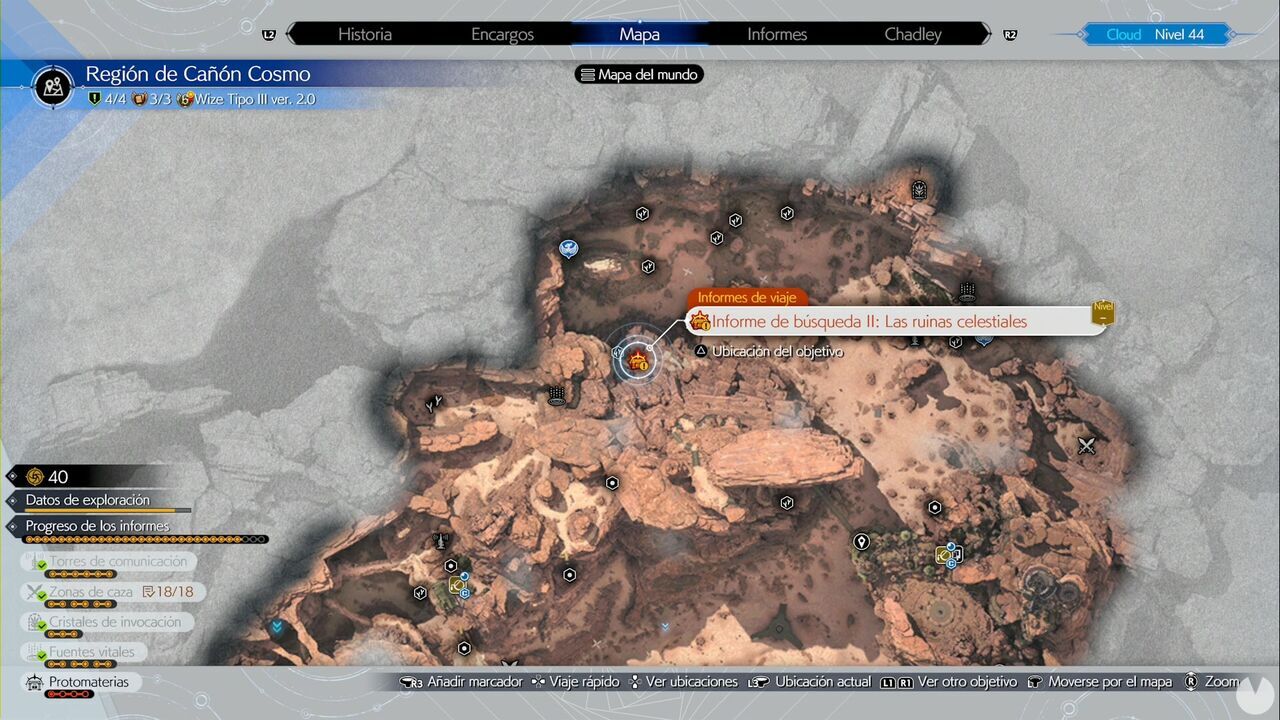The image size is (1280, 720).
Task: Toggle the green checkmark on Zonas de caza
Action: [42, 596]
